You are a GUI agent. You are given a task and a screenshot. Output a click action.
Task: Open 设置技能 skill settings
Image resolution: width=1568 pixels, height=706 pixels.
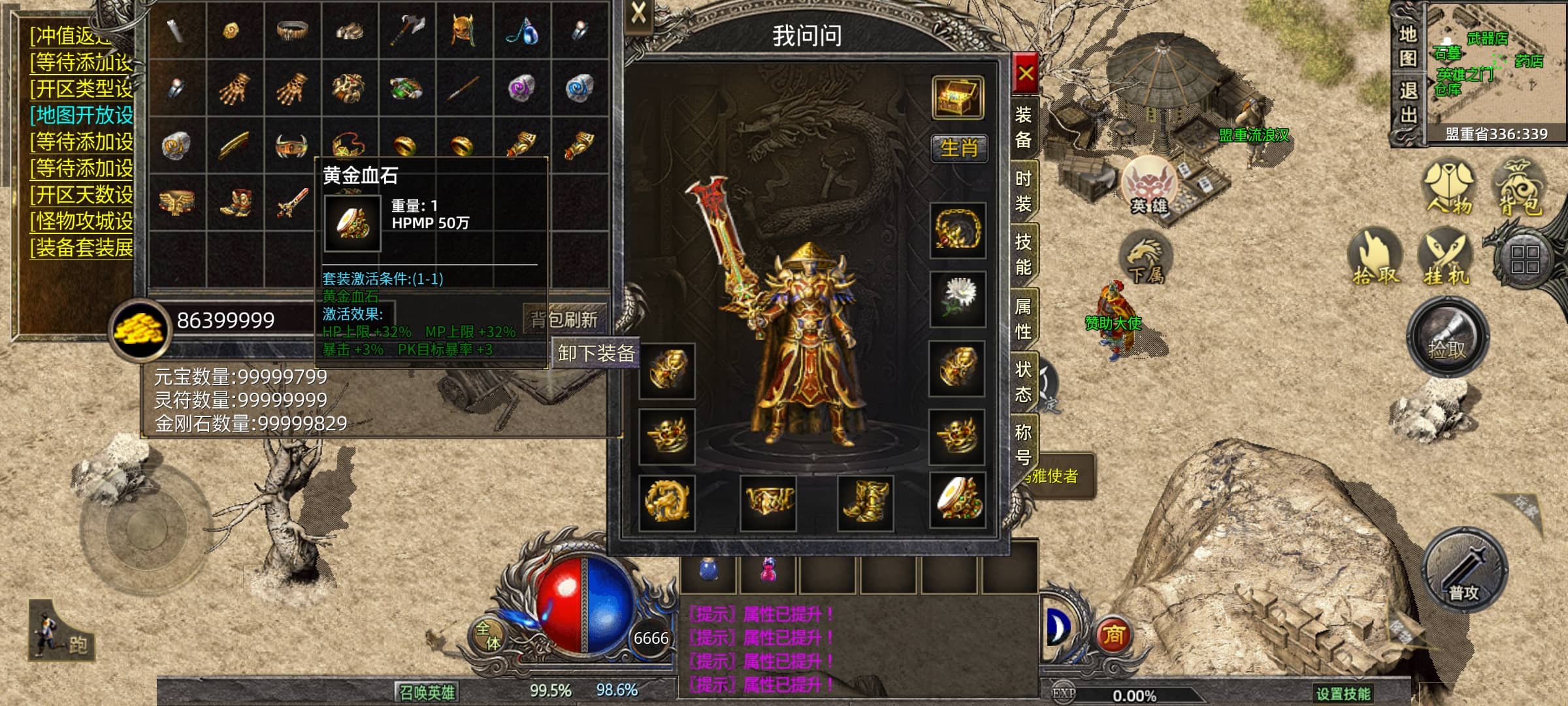[1343, 694]
